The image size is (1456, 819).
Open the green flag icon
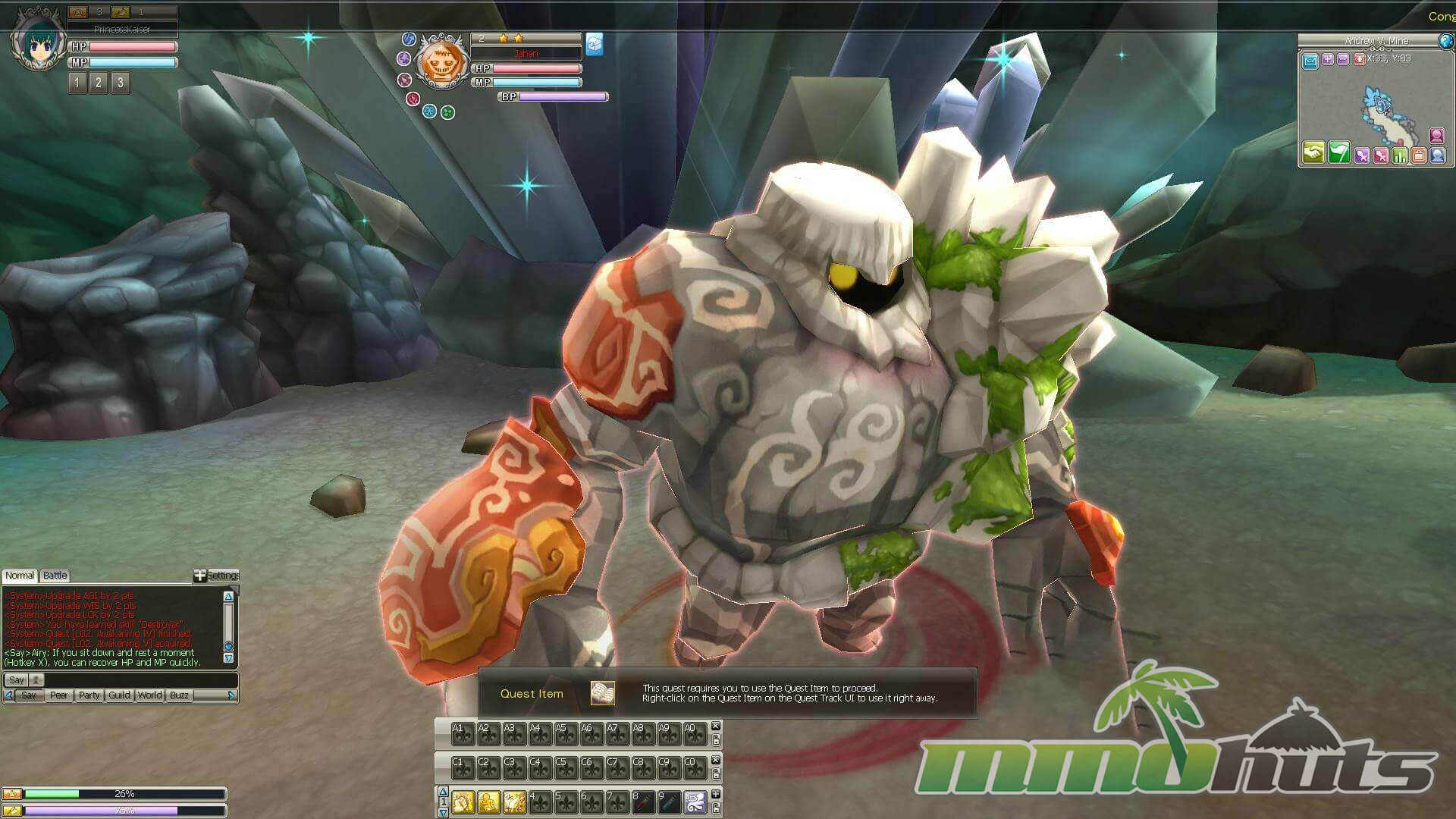click(x=1338, y=153)
